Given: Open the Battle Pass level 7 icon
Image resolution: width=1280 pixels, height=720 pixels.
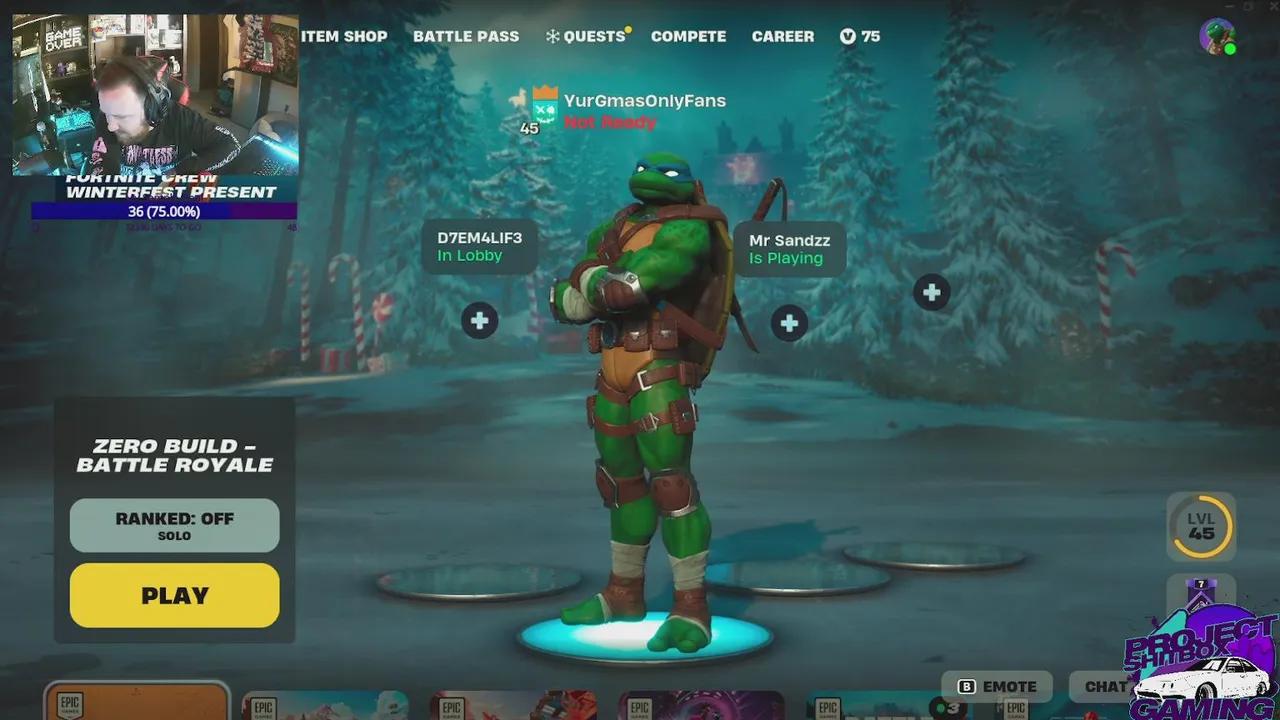Looking at the screenshot, I should coord(1201,592).
